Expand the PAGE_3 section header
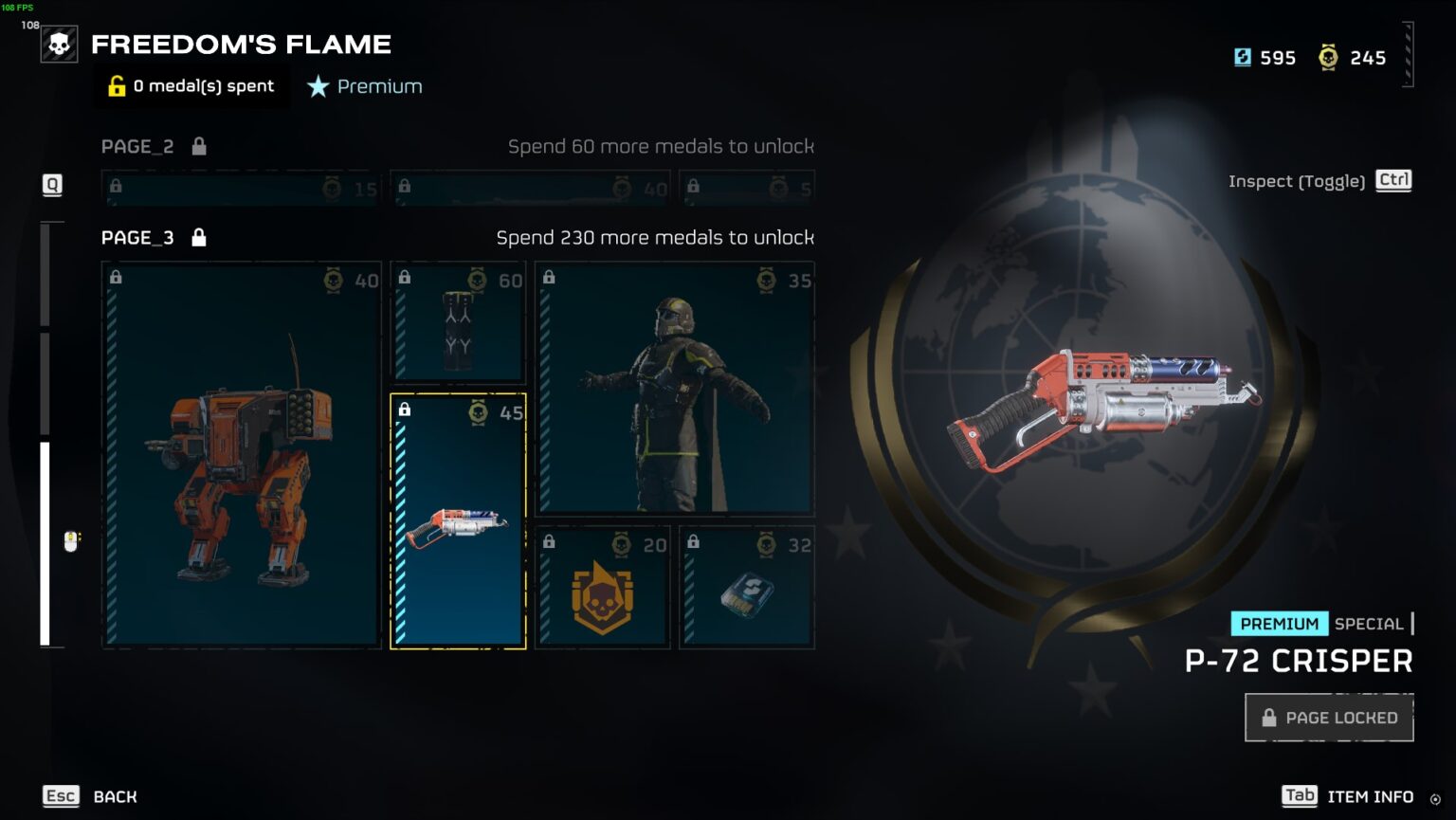The image size is (1456, 820). tap(137, 237)
